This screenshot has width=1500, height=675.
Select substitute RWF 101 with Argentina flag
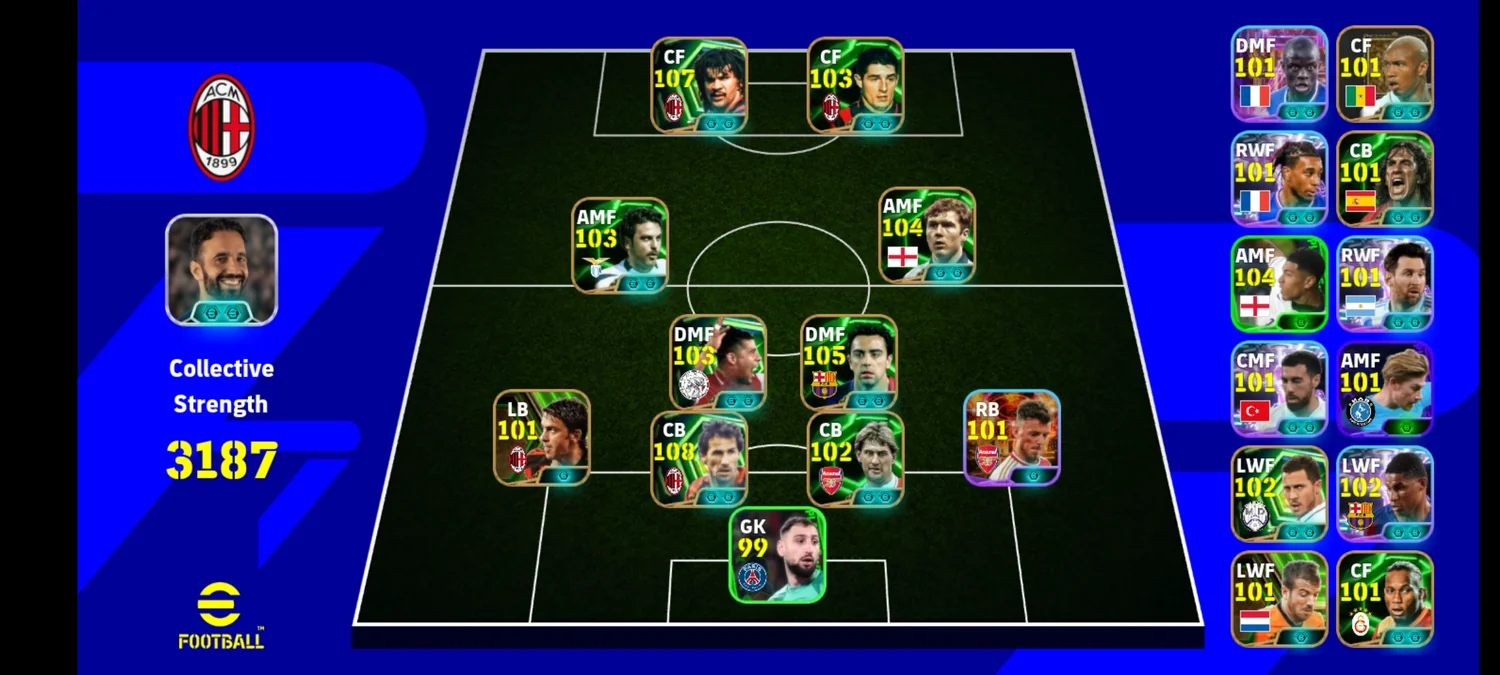click(x=1385, y=284)
